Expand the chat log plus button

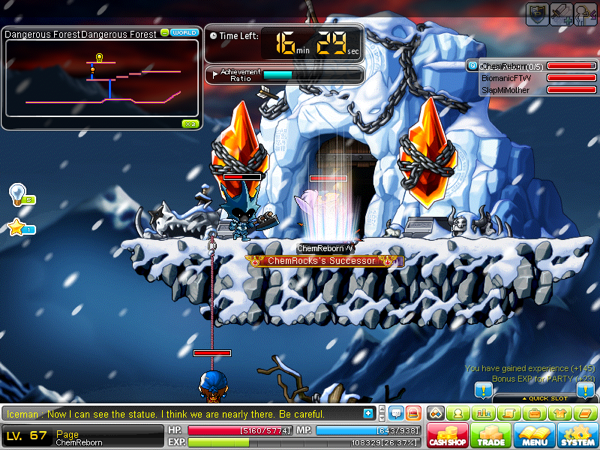click(369, 412)
